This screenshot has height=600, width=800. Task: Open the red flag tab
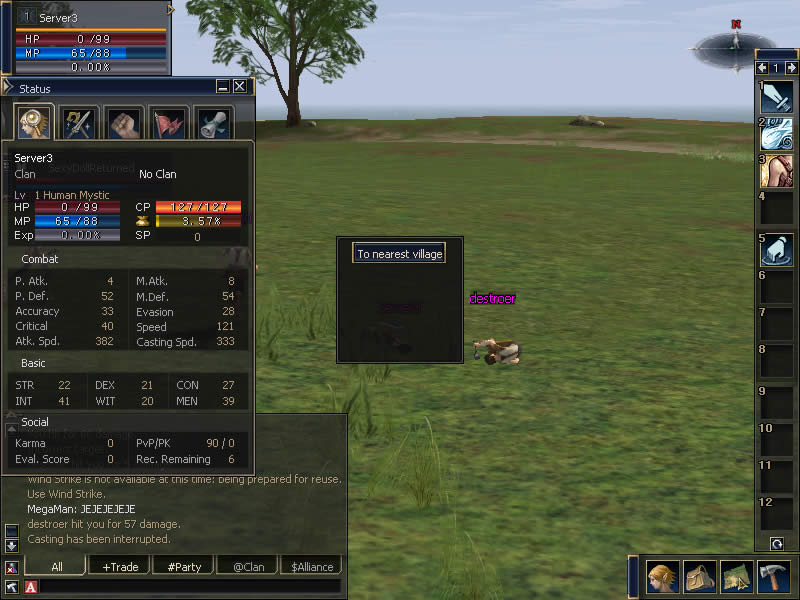coord(169,123)
